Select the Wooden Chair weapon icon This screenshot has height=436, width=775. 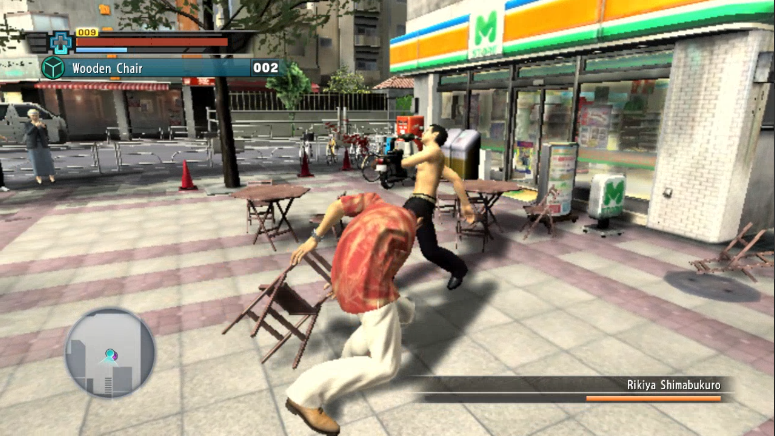pos(52,68)
